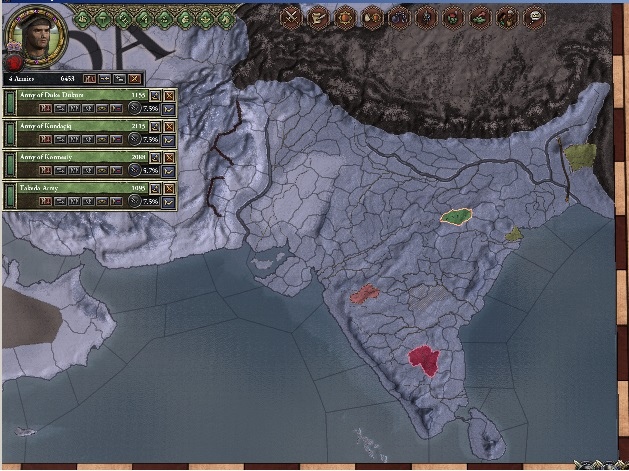The width and height of the screenshot is (629, 471).
Task: Click the red merge button beside 4 Armies
Action: pos(88,77)
